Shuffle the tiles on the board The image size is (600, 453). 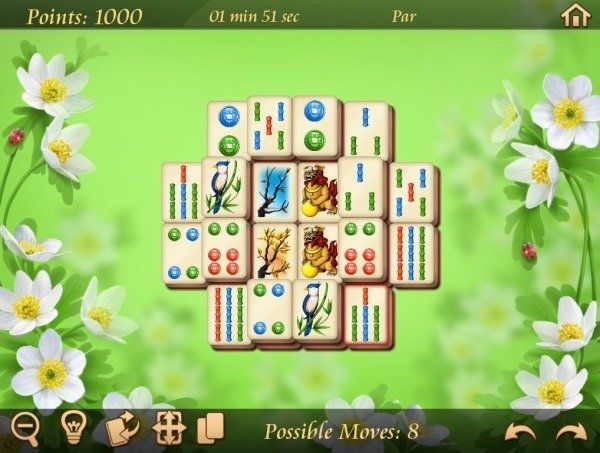pos(123,429)
